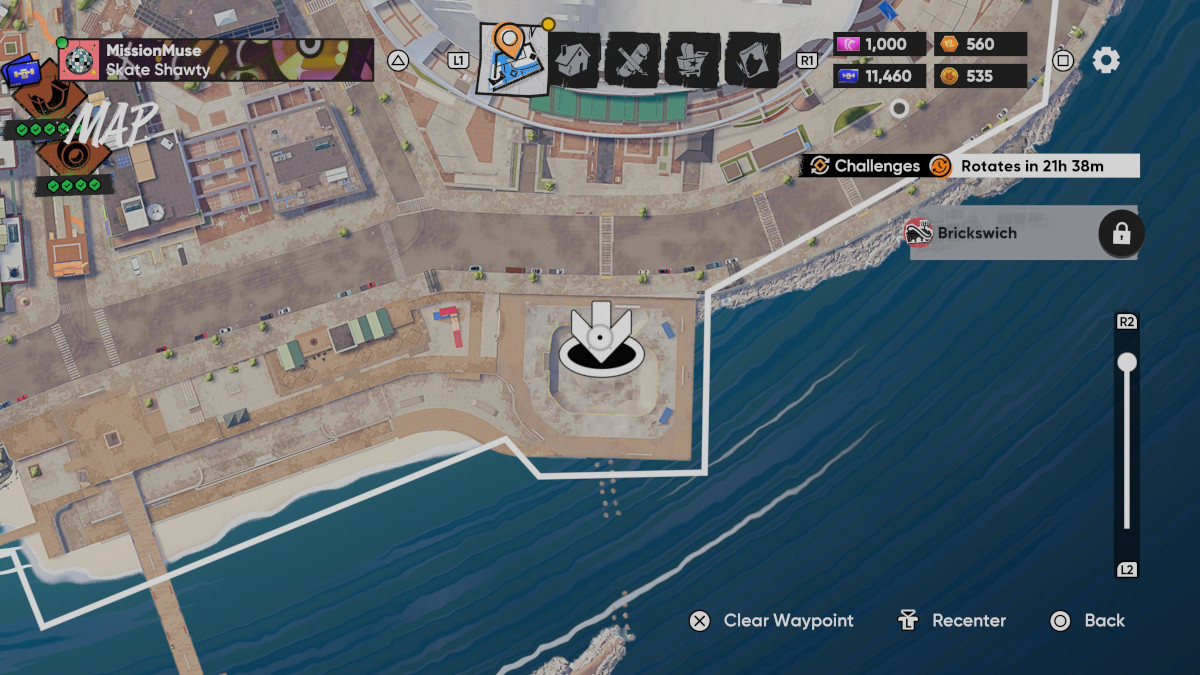This screenshot has width=1200, height=675.
Task: Click the Clear Waypoint option
Action: (771, 621)
